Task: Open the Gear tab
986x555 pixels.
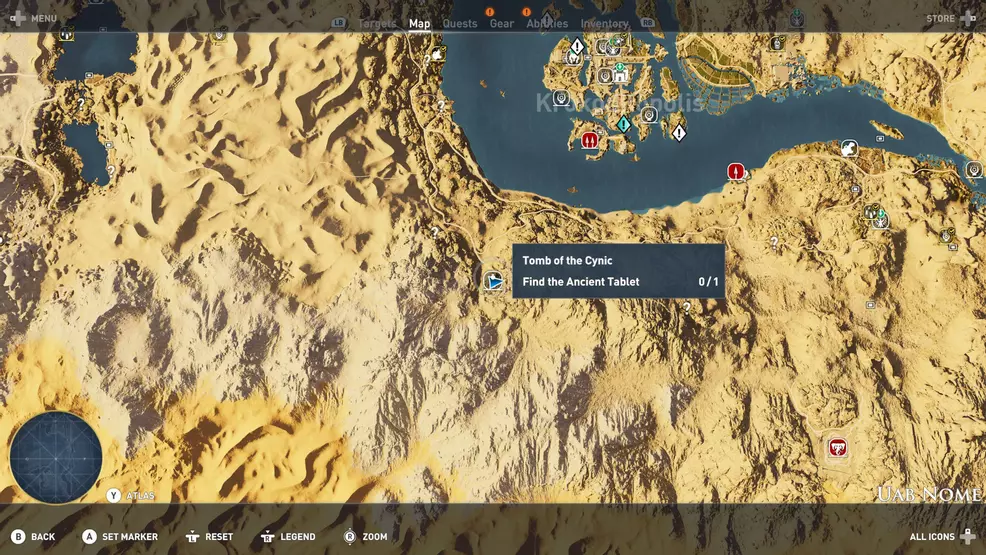Action: coord(501,24)
